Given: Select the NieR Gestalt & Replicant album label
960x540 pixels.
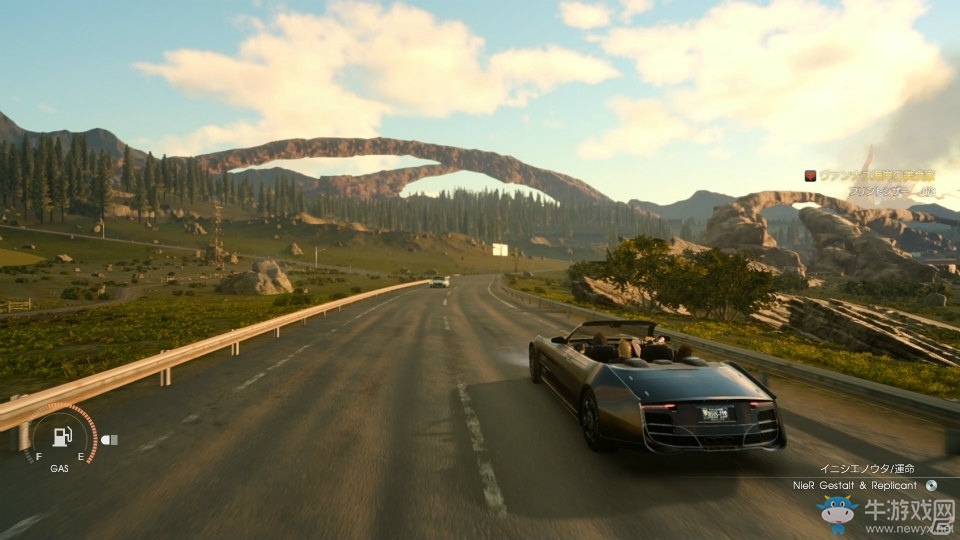Looking at the screenshot, I should tap(854, 485).
